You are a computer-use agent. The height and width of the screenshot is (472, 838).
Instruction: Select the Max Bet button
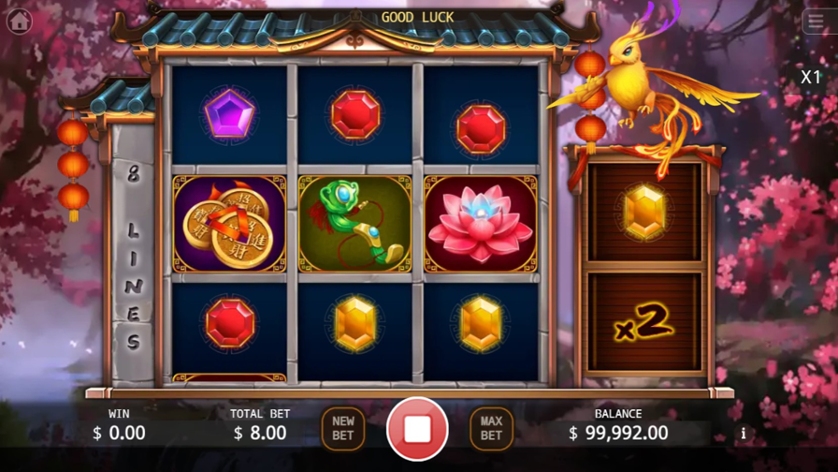pyautogui.click(x=491, y=428)
